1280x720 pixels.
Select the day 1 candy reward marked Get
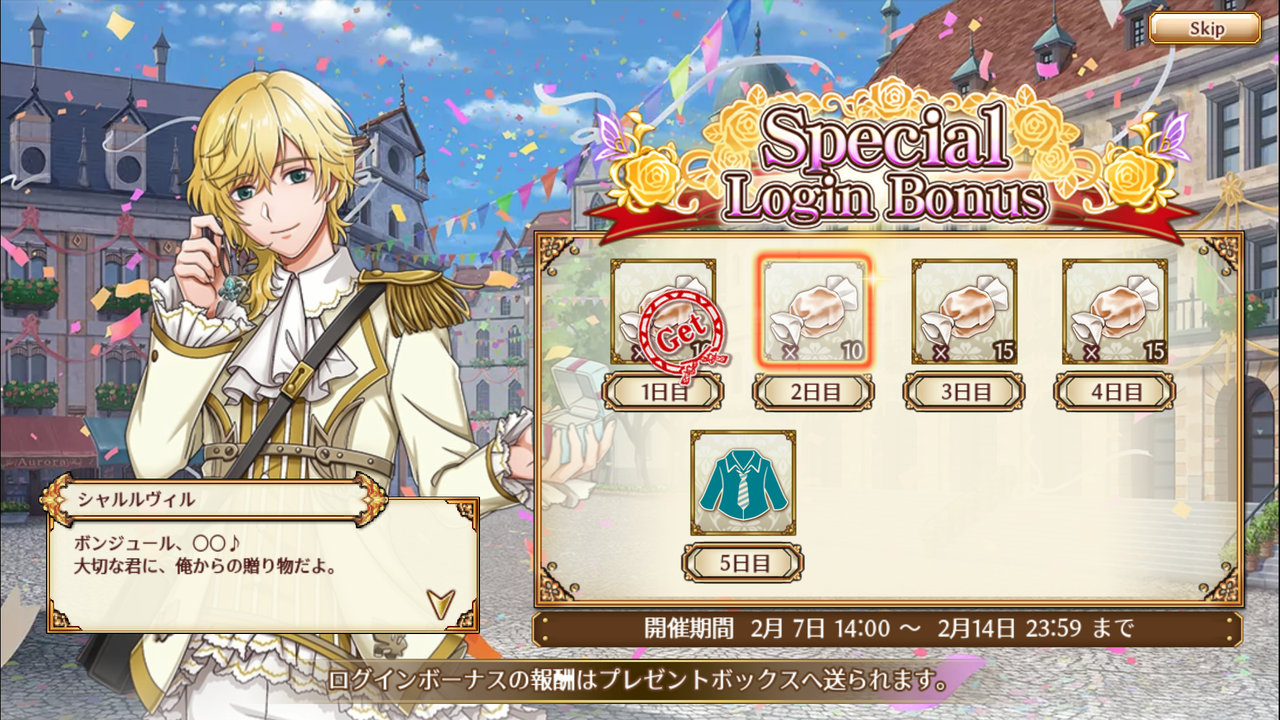(x=663, y=311)
